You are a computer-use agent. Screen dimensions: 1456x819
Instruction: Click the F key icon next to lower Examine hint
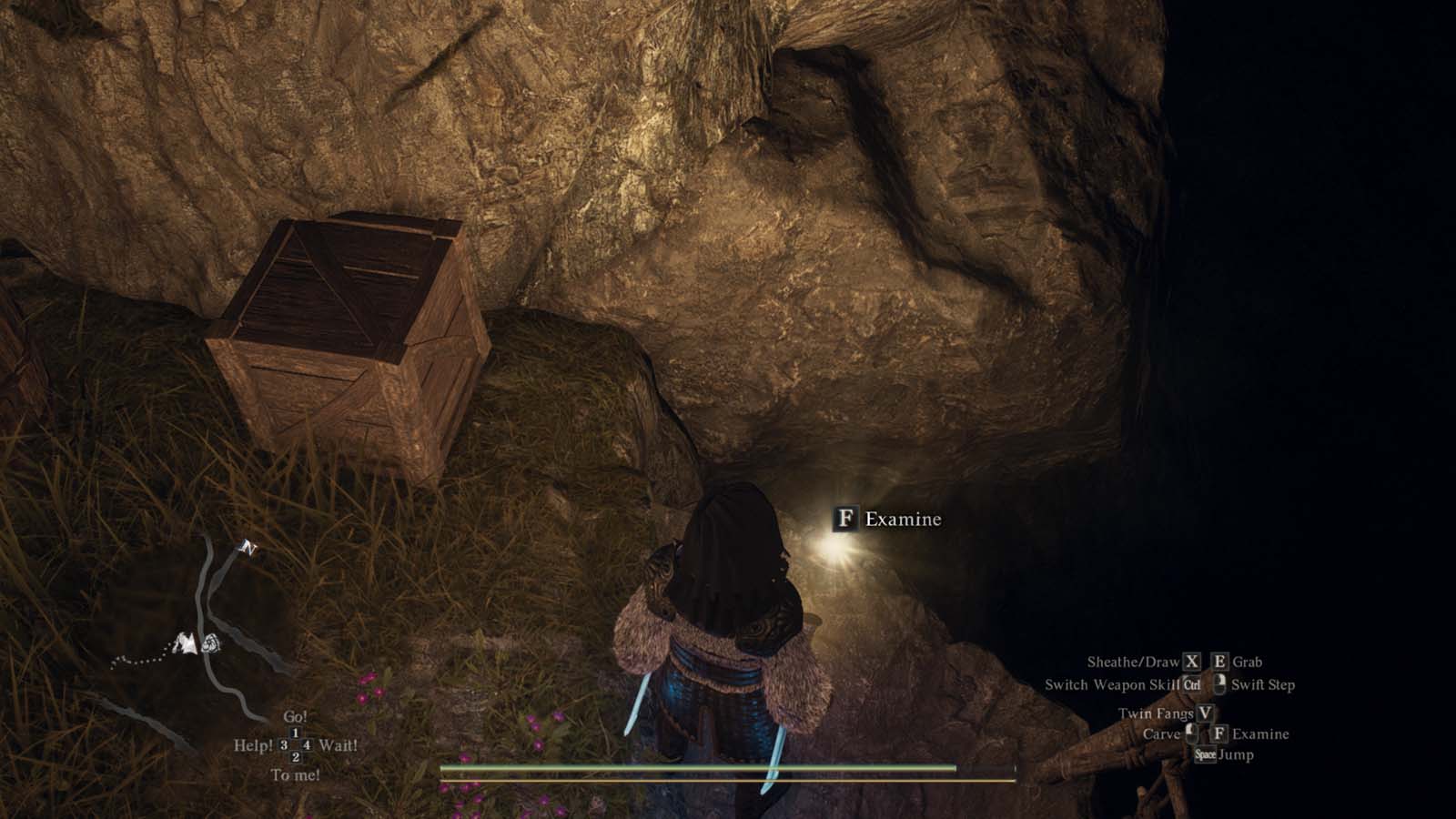tap(1219, 733)
